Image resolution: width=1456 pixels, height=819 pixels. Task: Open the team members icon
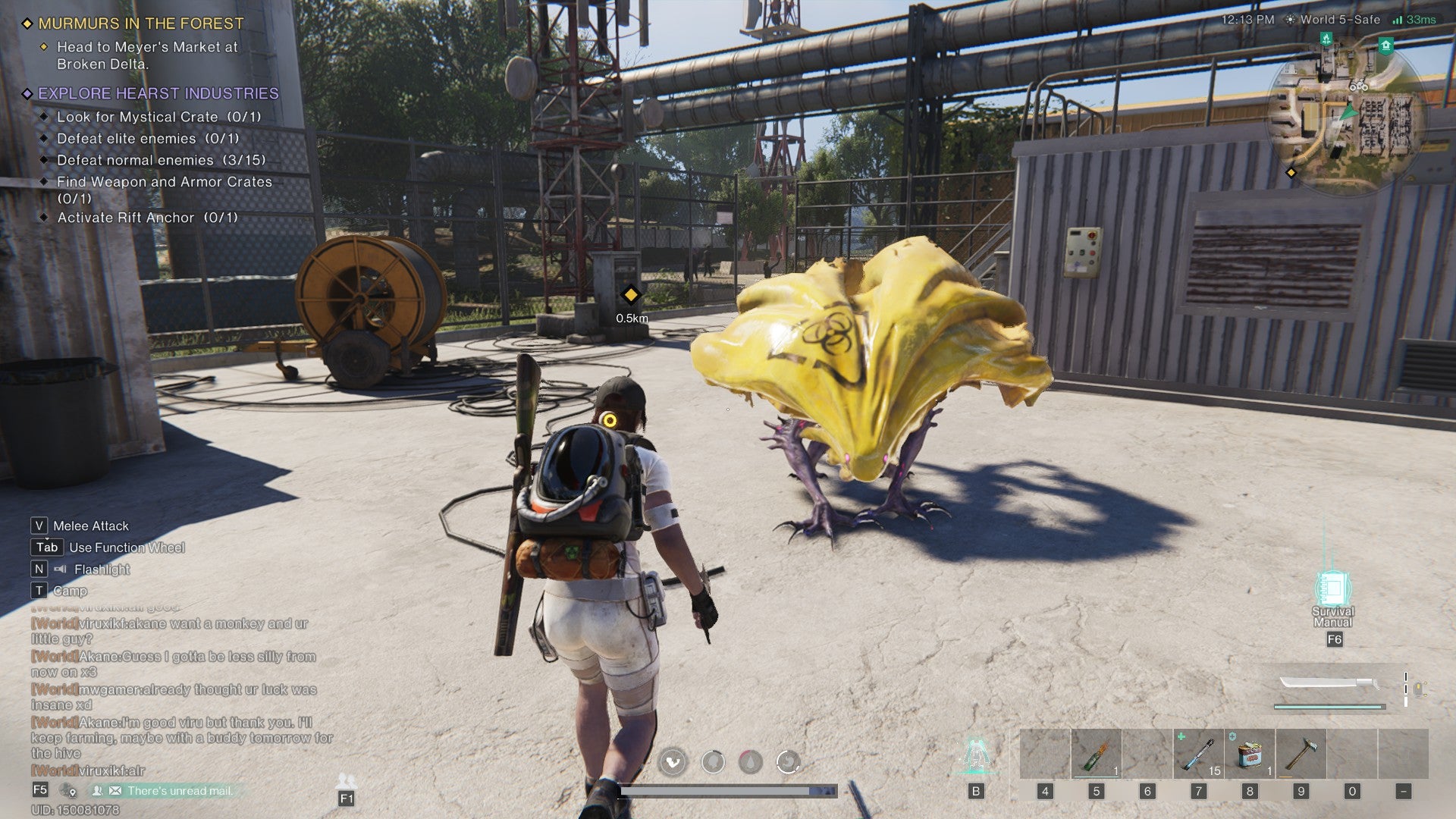pyautogui.click(x=346, y=781)
